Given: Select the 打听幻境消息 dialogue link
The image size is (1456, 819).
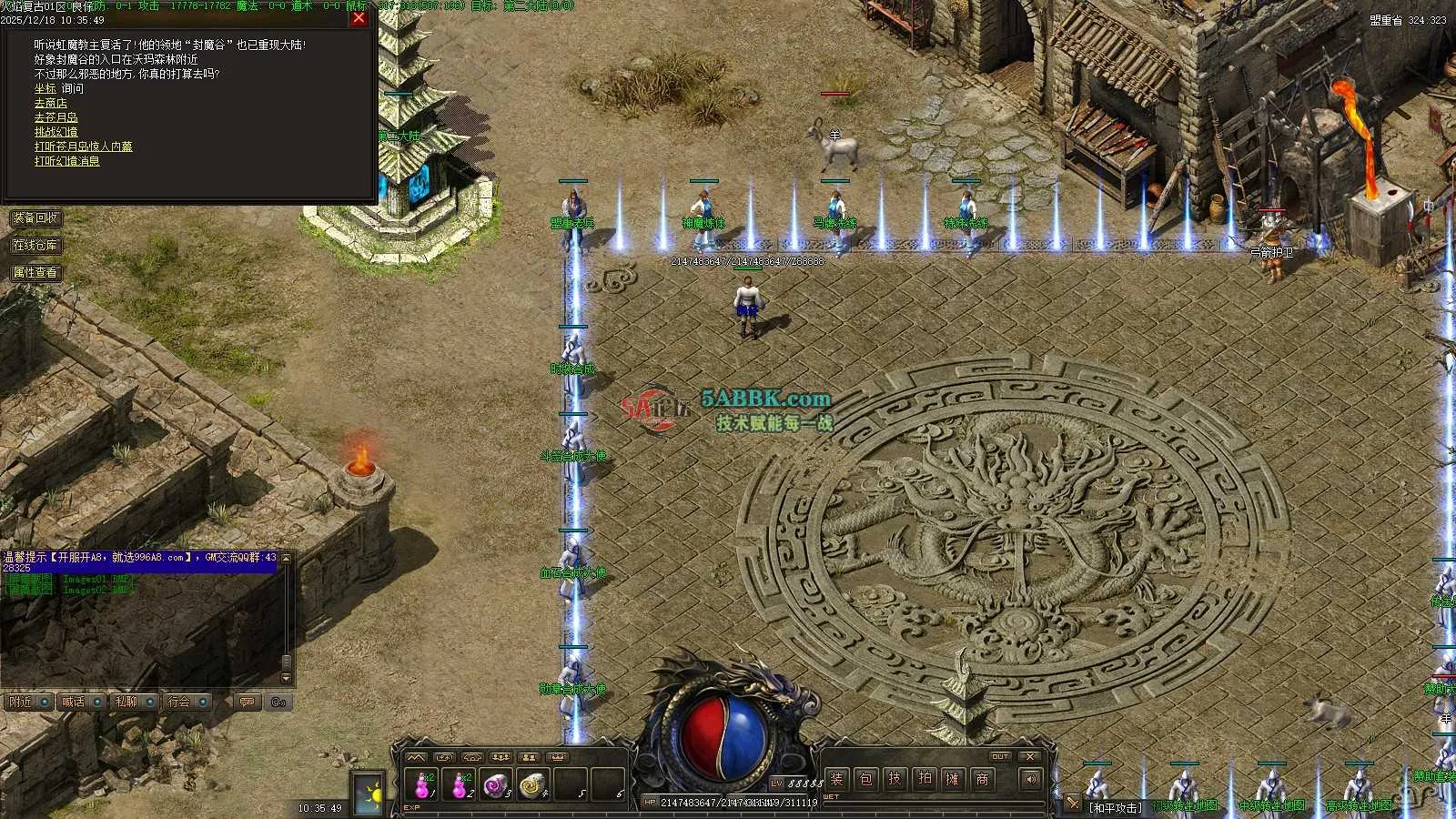Looking at the screenshot, I should coord(67,161).
